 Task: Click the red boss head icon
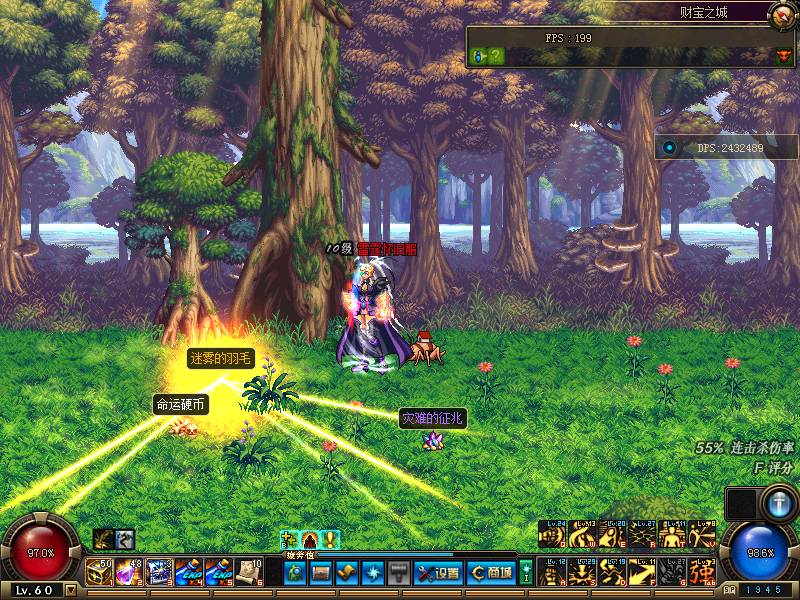pyautogui.click(x=783, y=56)
